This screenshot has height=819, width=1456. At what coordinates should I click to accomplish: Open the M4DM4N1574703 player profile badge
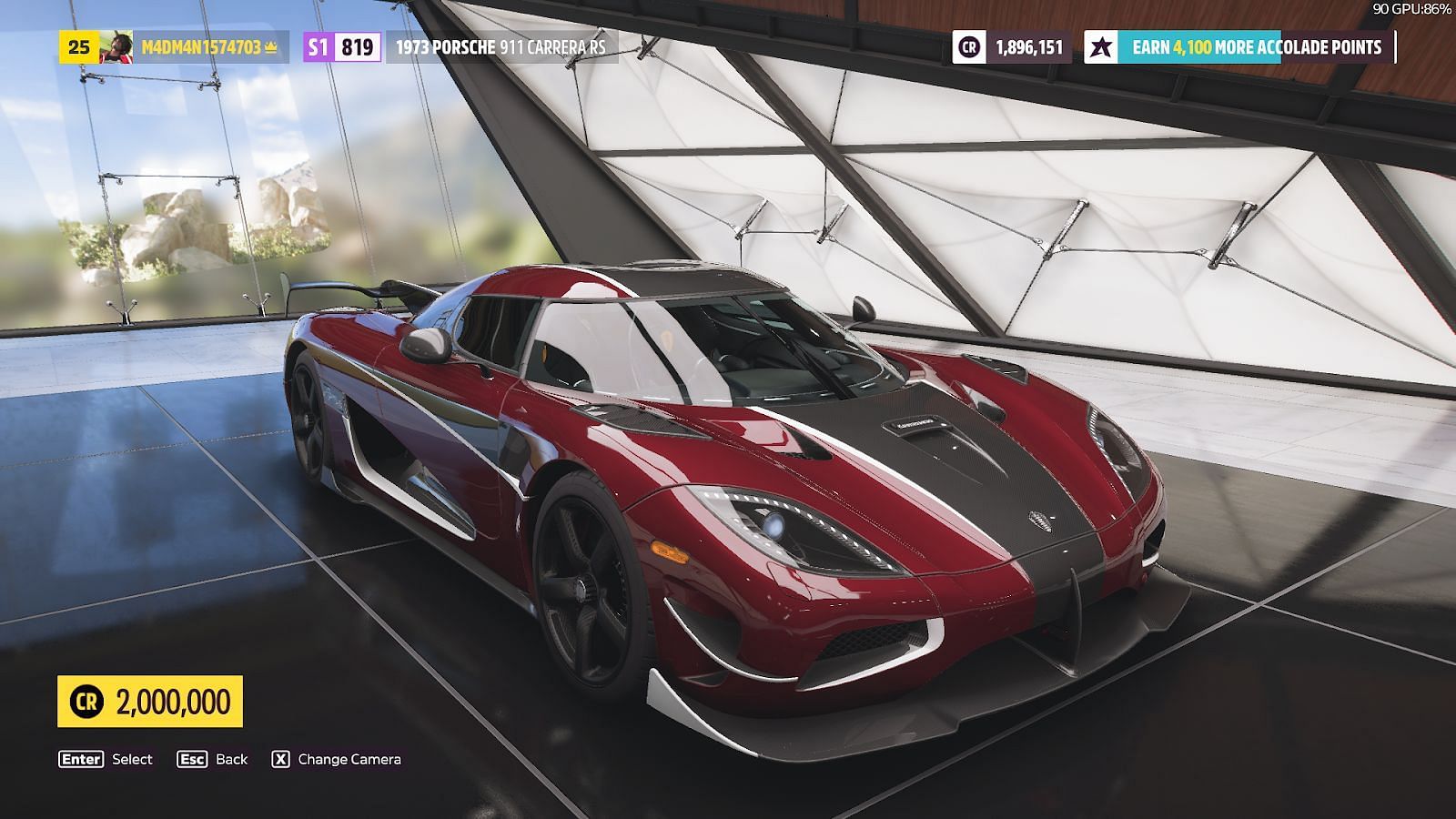(173, 47)
